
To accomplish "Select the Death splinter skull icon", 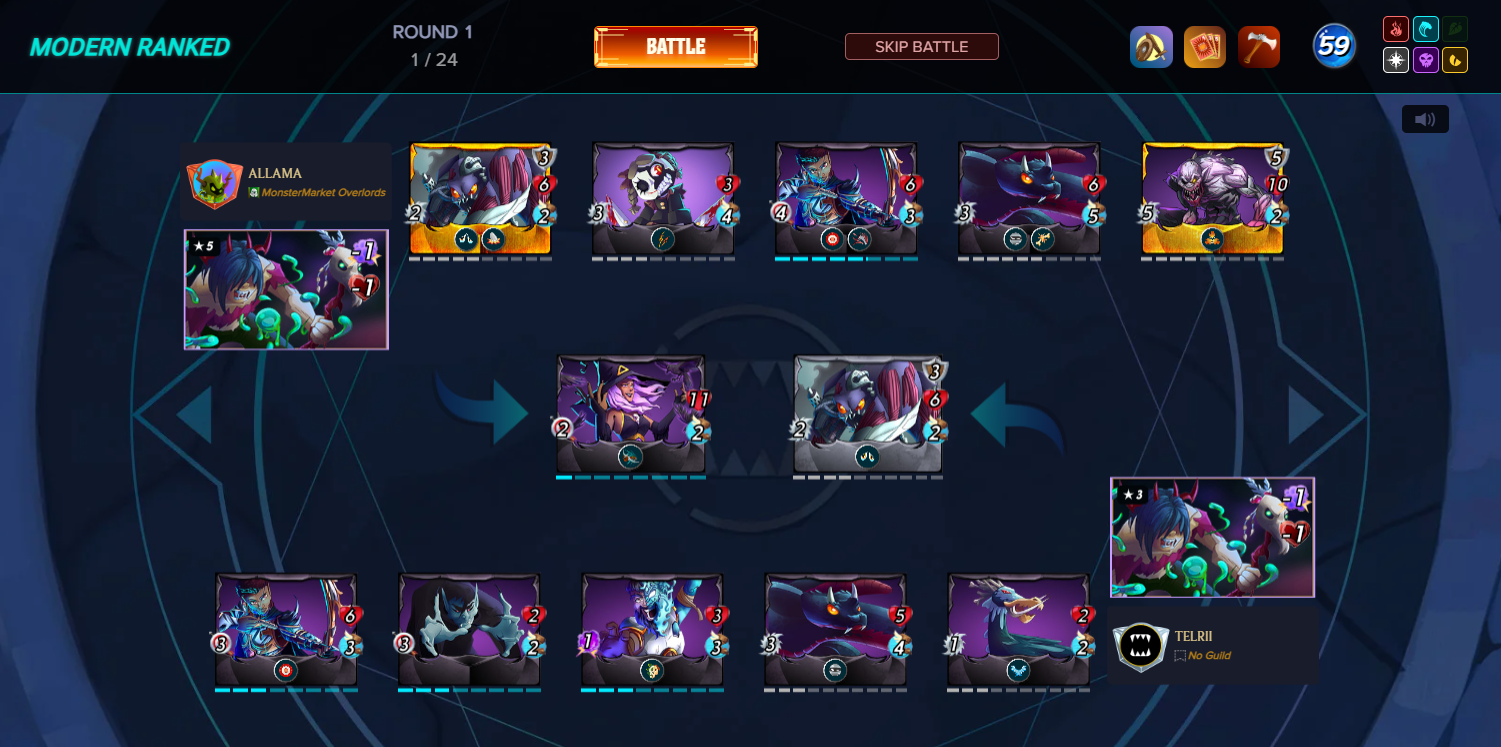I will click(x=1427, y=60).
